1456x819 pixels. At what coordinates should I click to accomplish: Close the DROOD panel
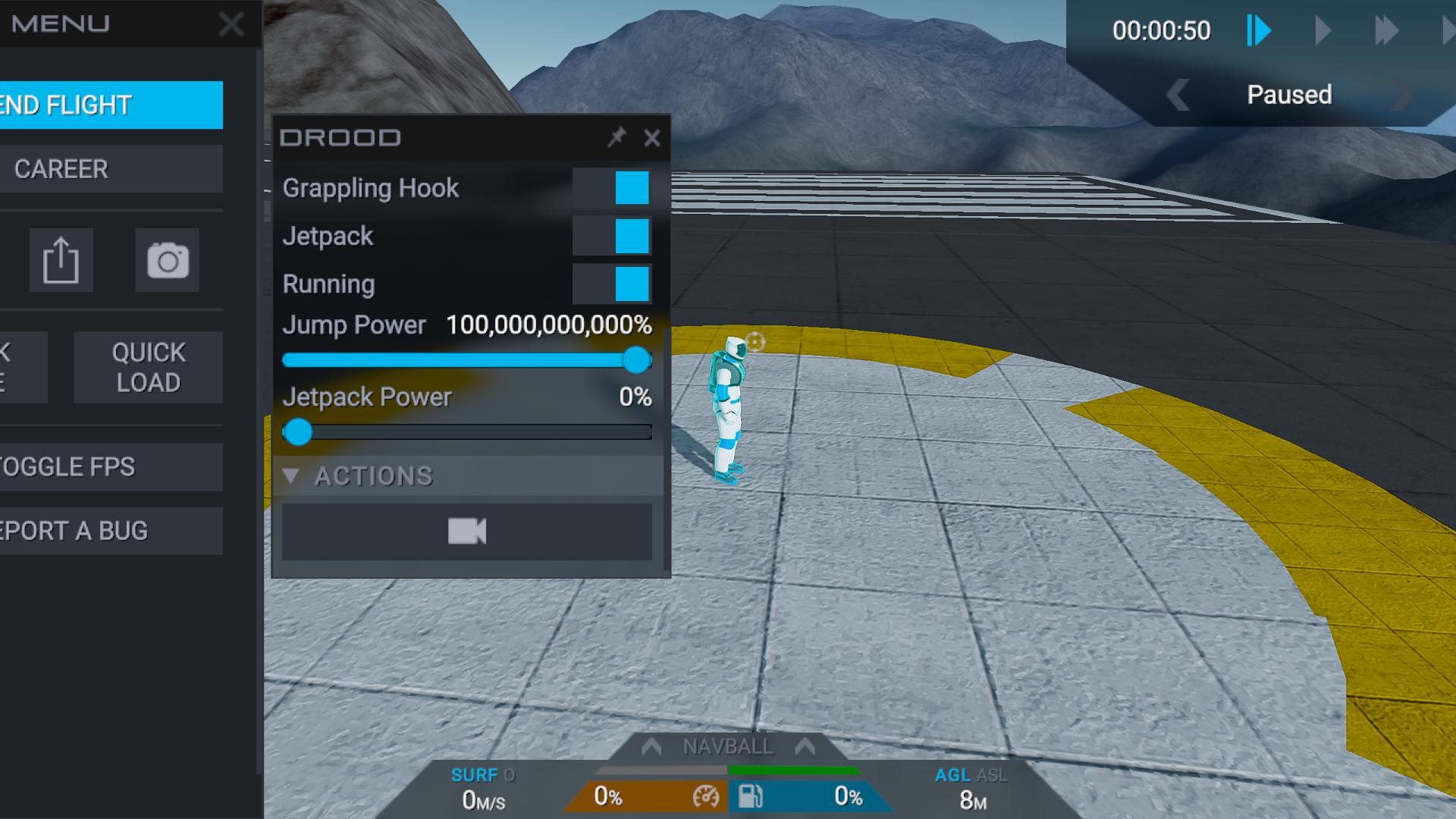(652, 138)
